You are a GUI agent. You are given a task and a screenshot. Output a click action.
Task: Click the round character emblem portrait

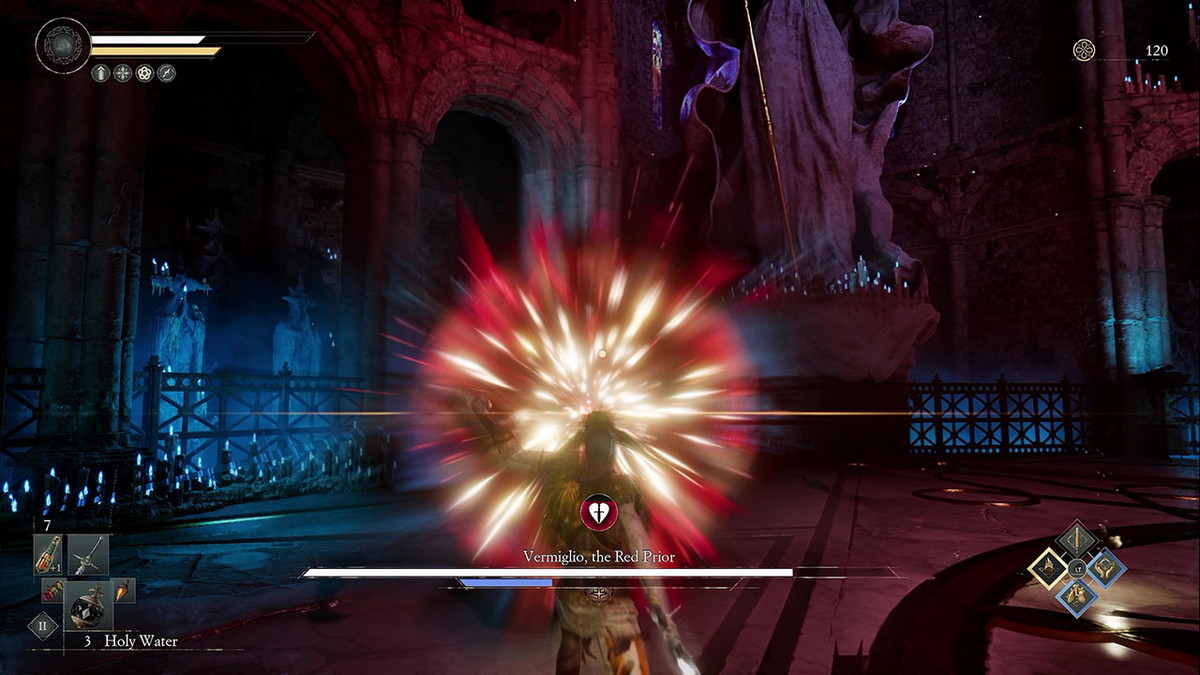point(63,45)
